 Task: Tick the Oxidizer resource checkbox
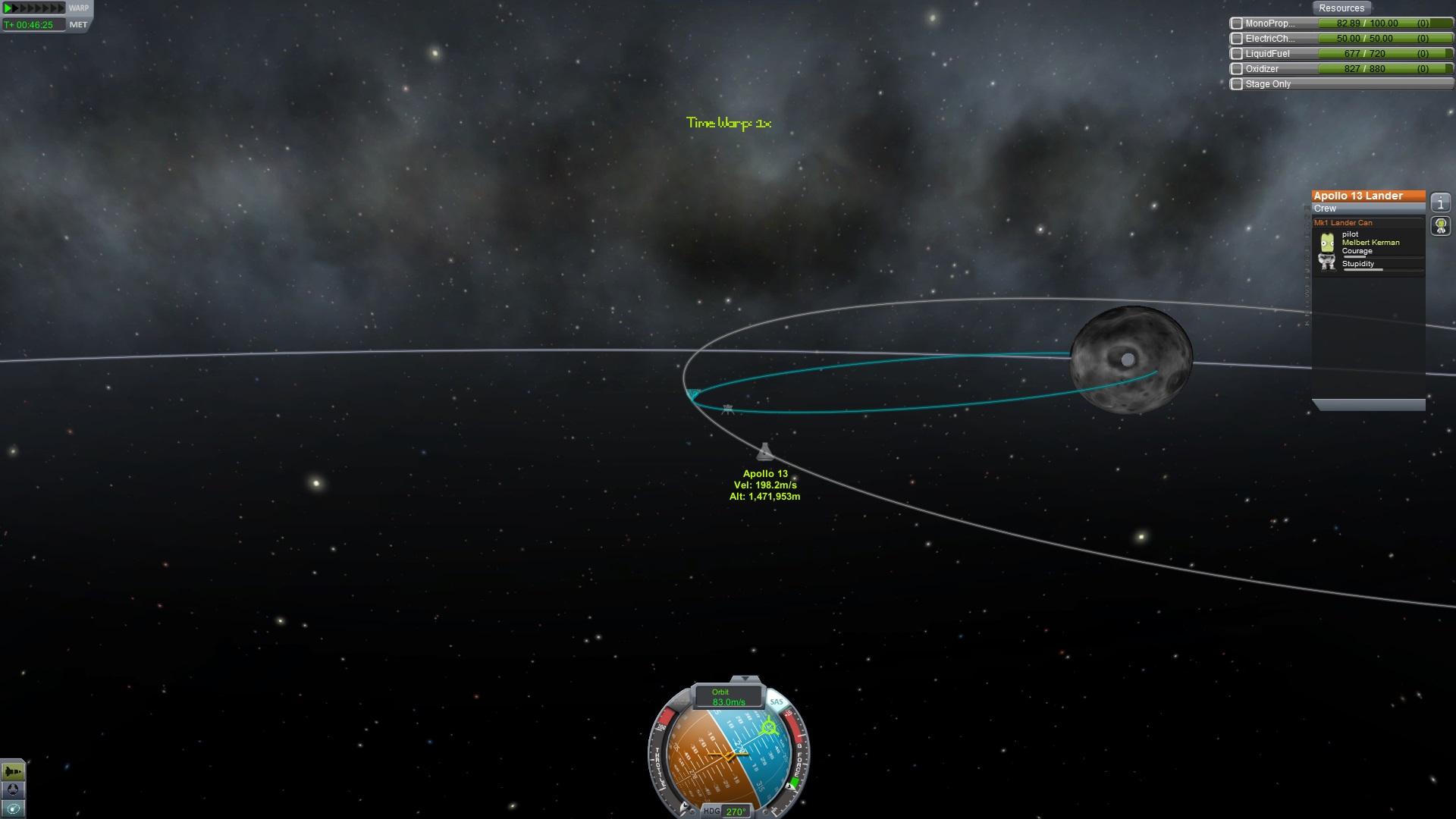point(1237,69)
